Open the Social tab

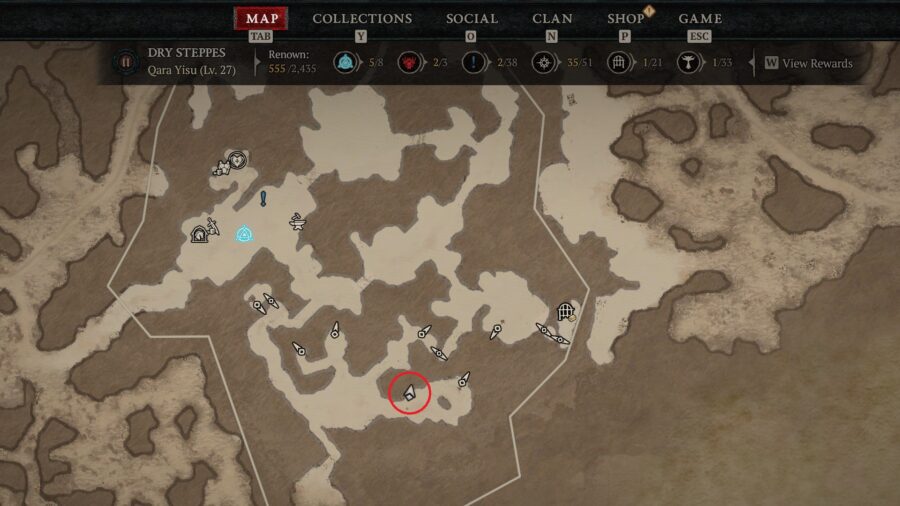pyautogui.click(x=471, y=19)
